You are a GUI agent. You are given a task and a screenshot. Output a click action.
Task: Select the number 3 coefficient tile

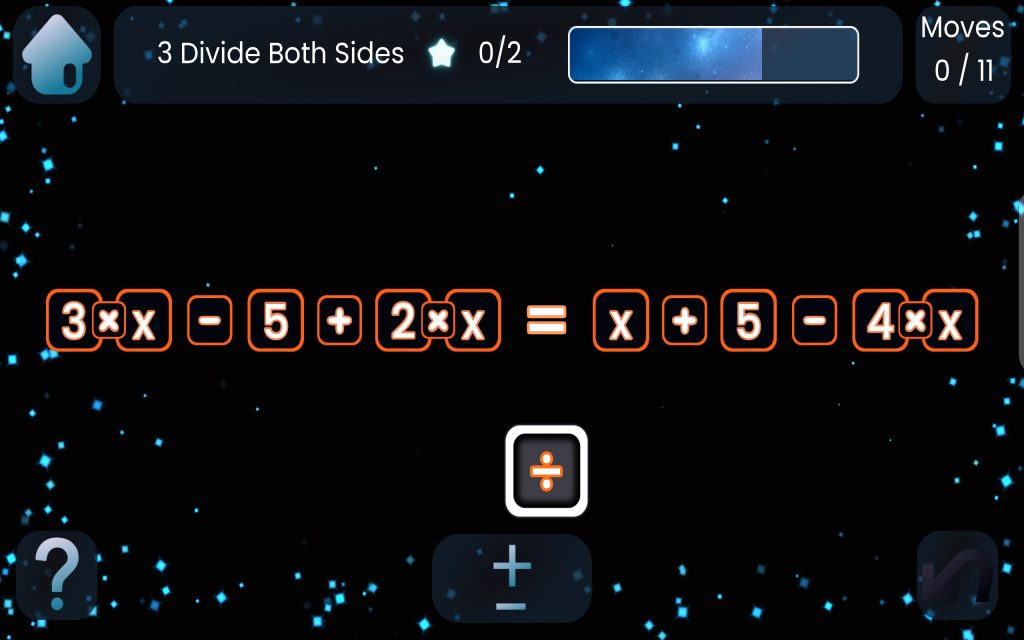(73, 321)
